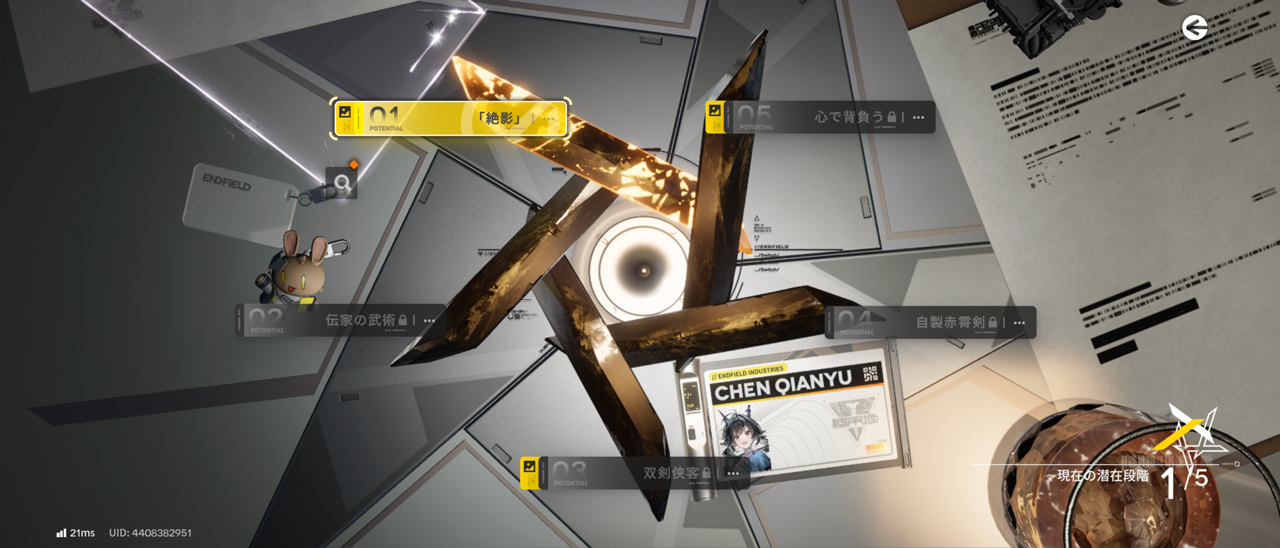Go back using the top-right arrow button
This screenshot has height=548, width=1280.
[1194, 28]
